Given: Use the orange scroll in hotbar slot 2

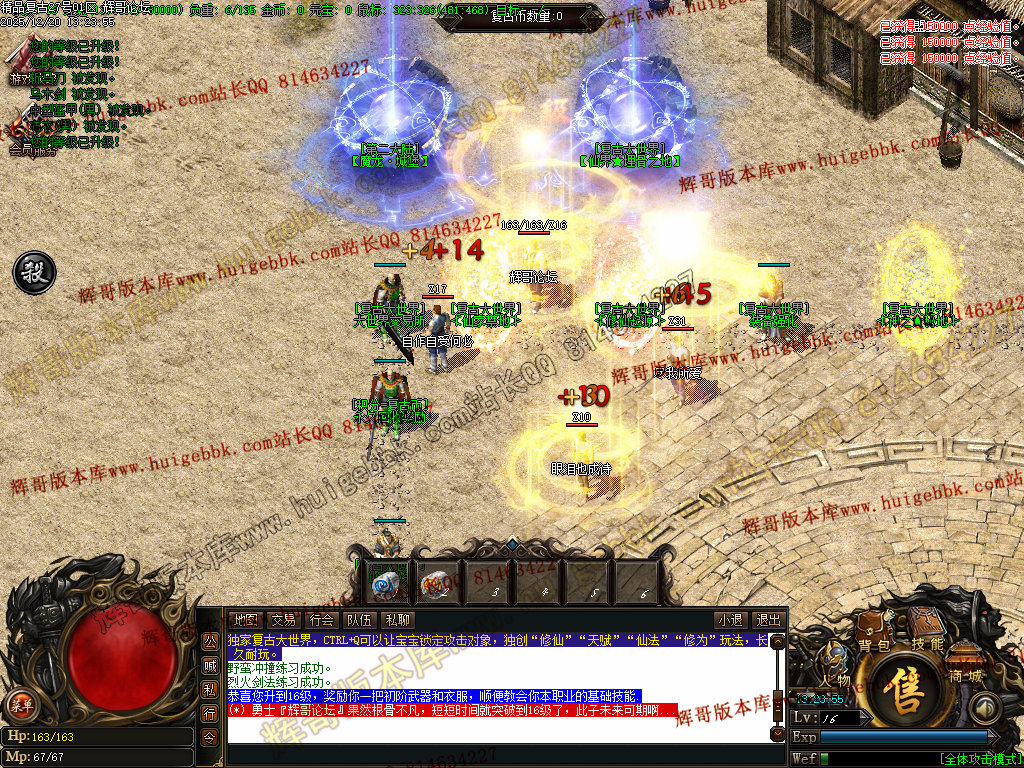Looking at the screenshot, I should tap(434, 582).
